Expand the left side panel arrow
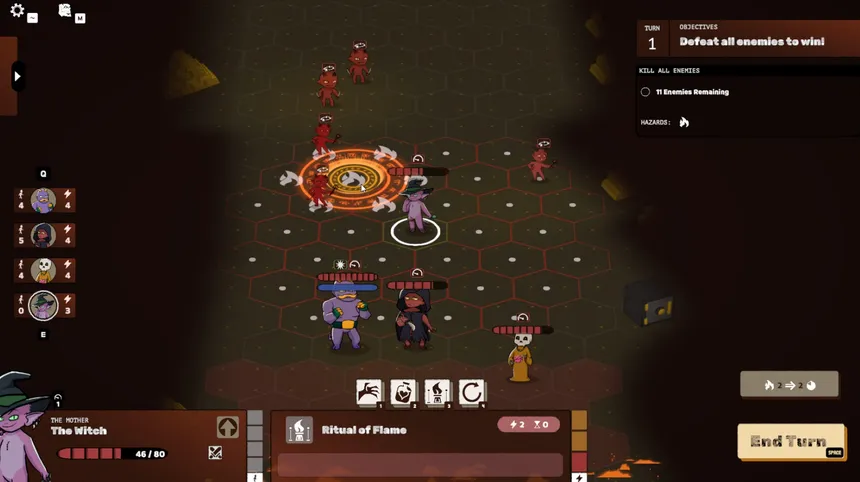This screenshot has width=860, height=482. click(x=17, y=76)
